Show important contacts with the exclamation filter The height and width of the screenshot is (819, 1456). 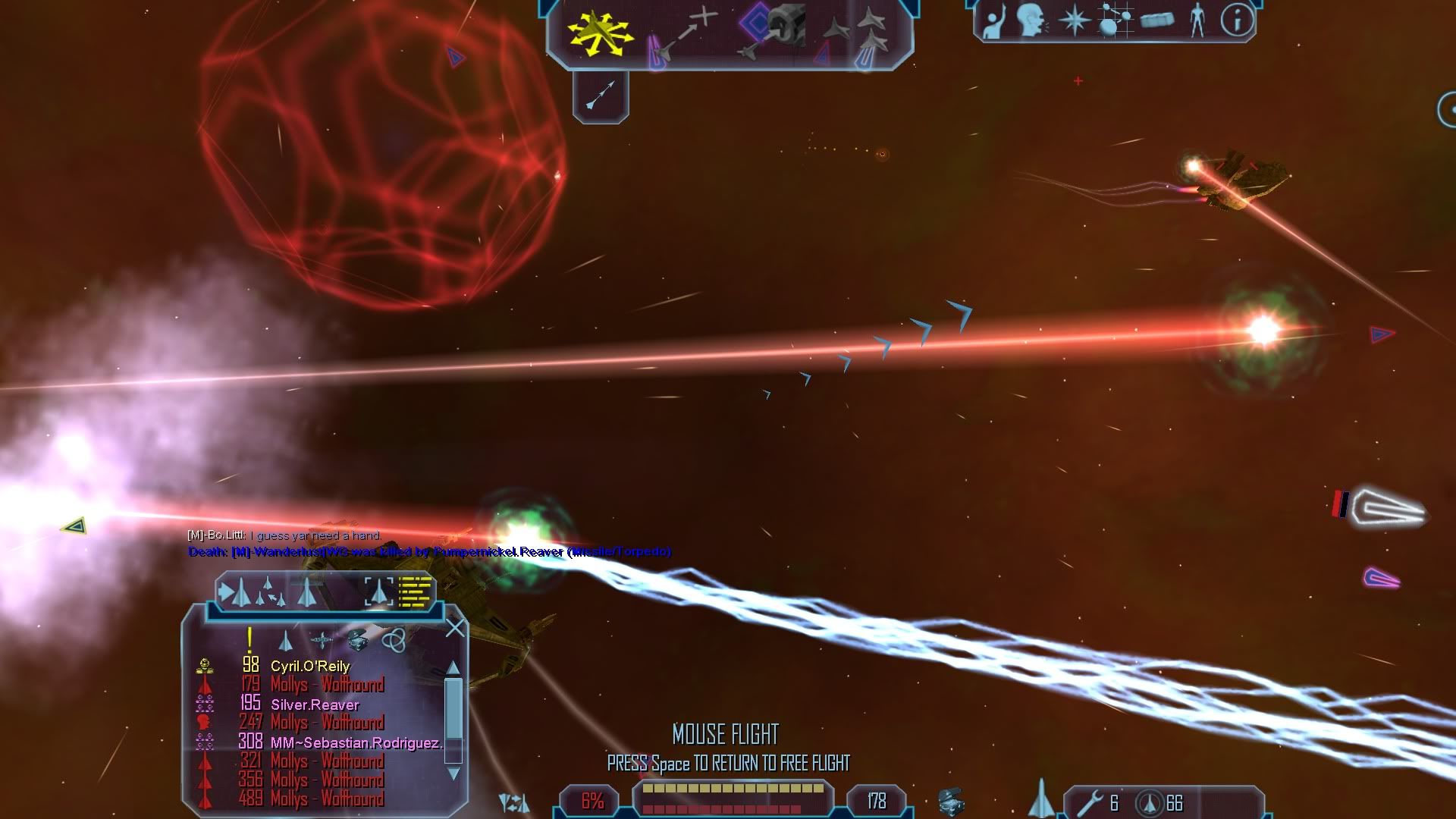(249, 641)
